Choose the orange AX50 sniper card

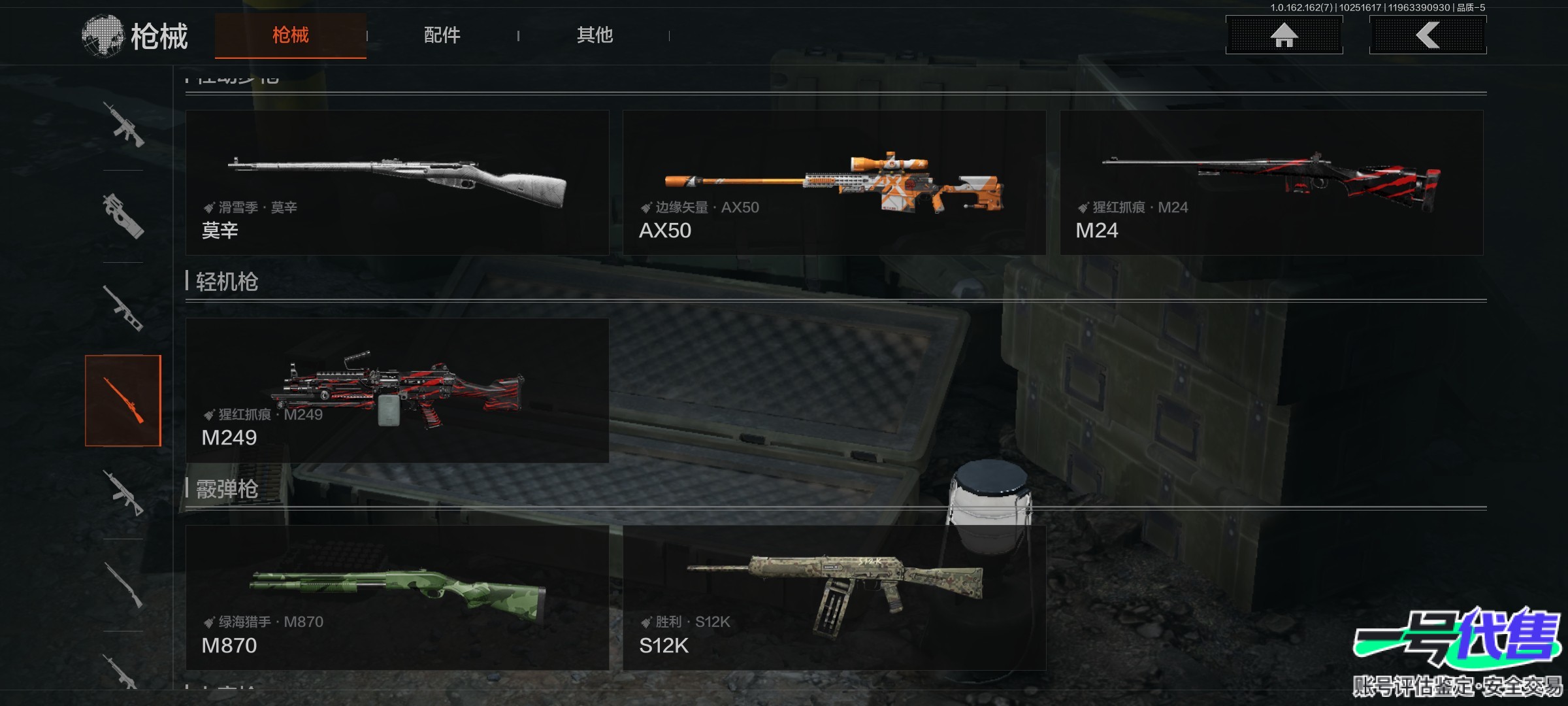[x=834, y=182]
